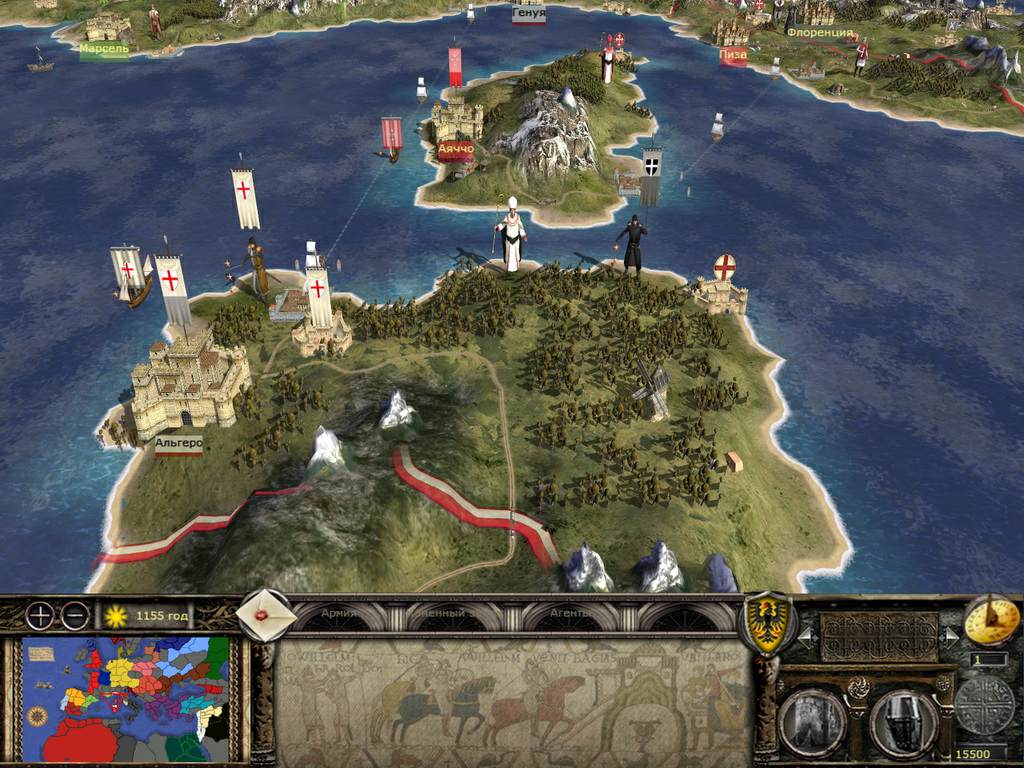The image size is (1024, 768).
Task: Open the faction overview via the eagle shield
Action: click(766, 624)
